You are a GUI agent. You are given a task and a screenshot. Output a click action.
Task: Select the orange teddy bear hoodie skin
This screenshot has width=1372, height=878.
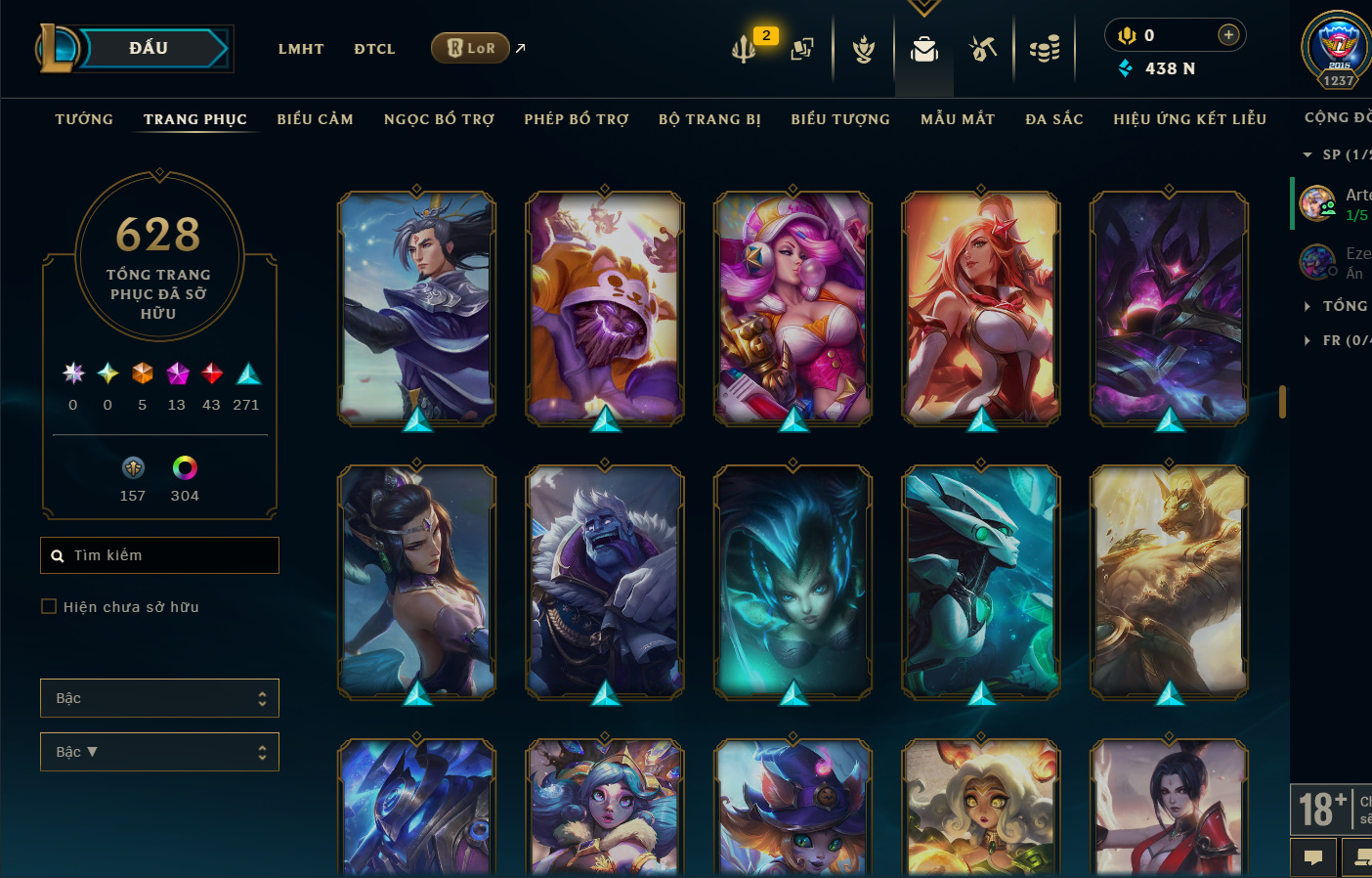[605, 307]
